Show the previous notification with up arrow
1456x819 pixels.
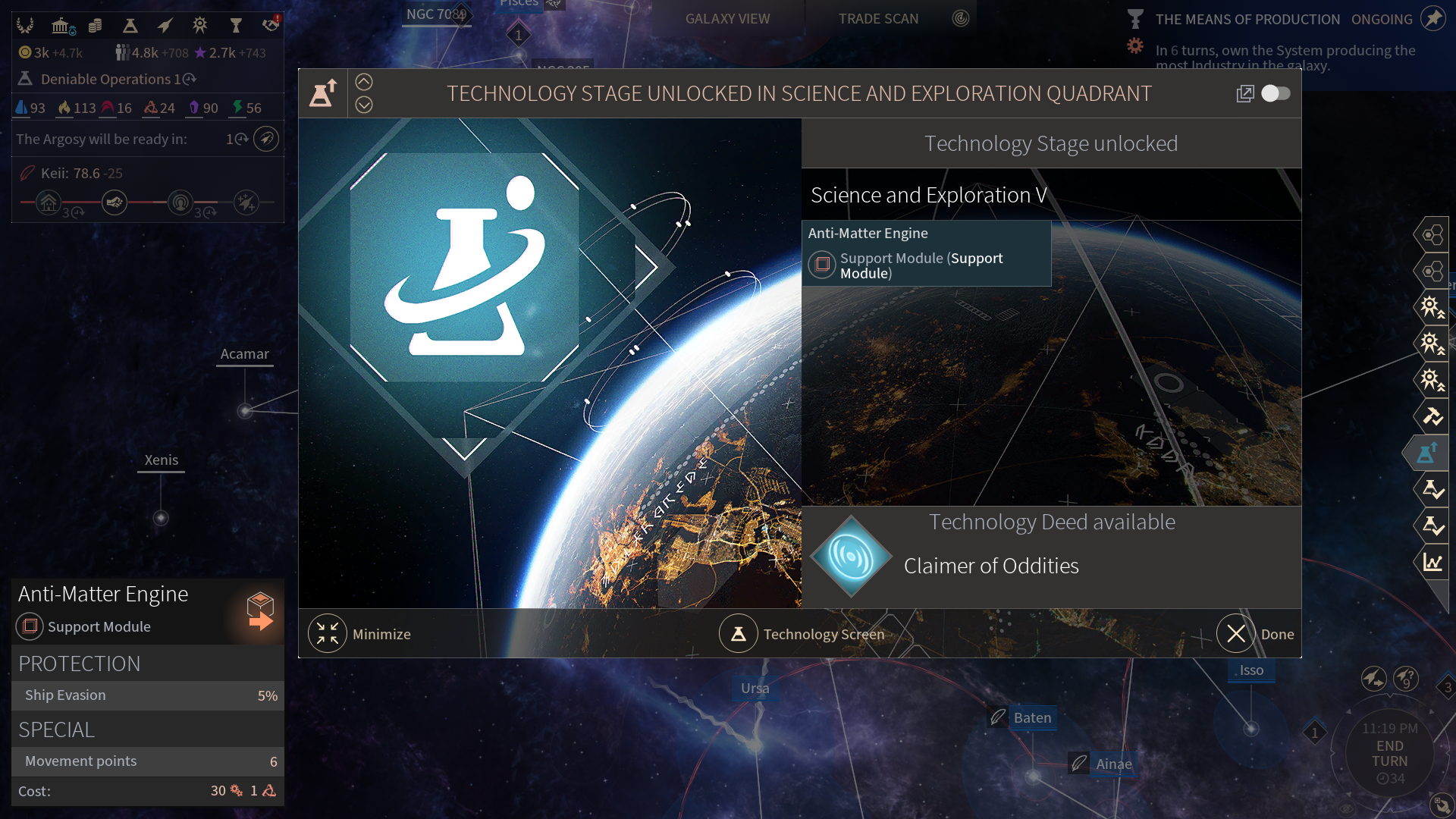(x=364, y=82)
